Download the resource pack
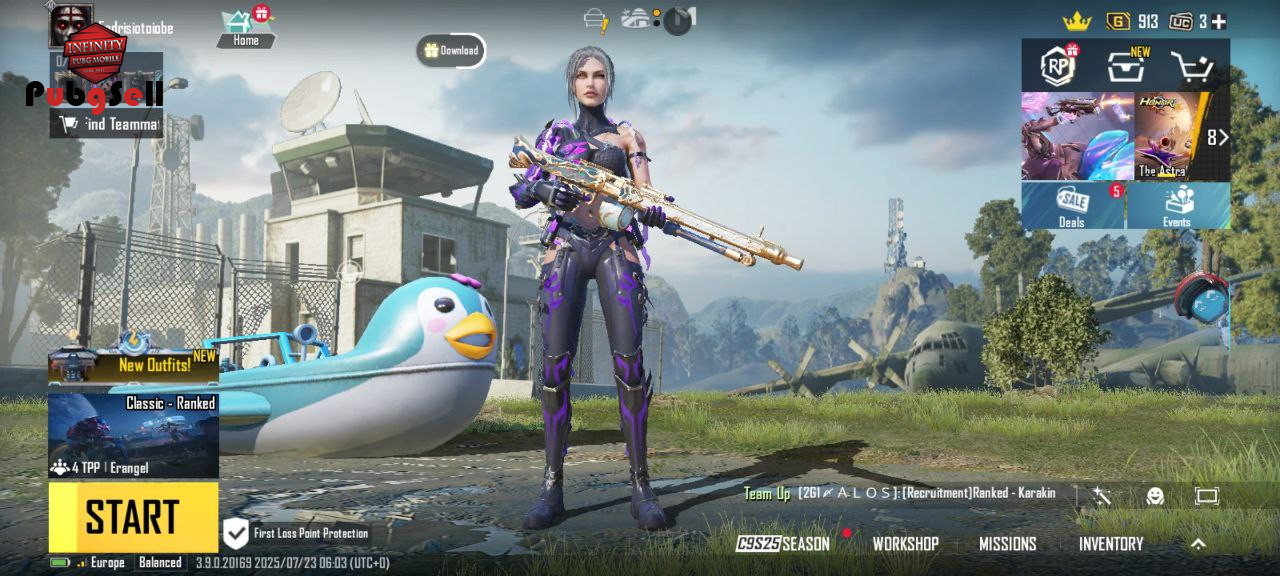This screenshot has height=576, width=1280. tap(451, 50)
